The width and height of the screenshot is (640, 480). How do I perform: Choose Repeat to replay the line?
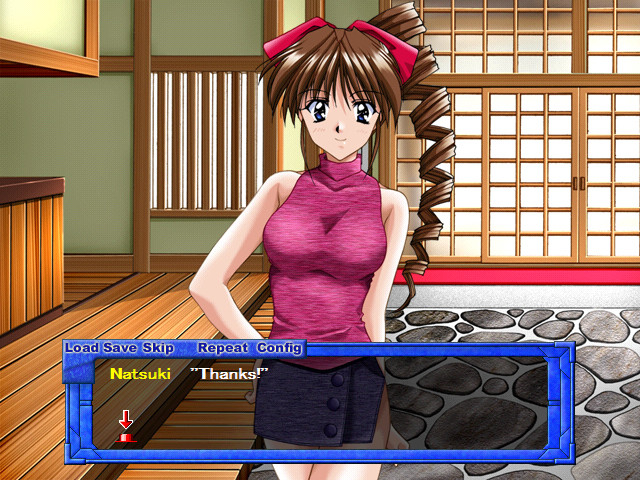pyautogui.click(x=222, y=348)
